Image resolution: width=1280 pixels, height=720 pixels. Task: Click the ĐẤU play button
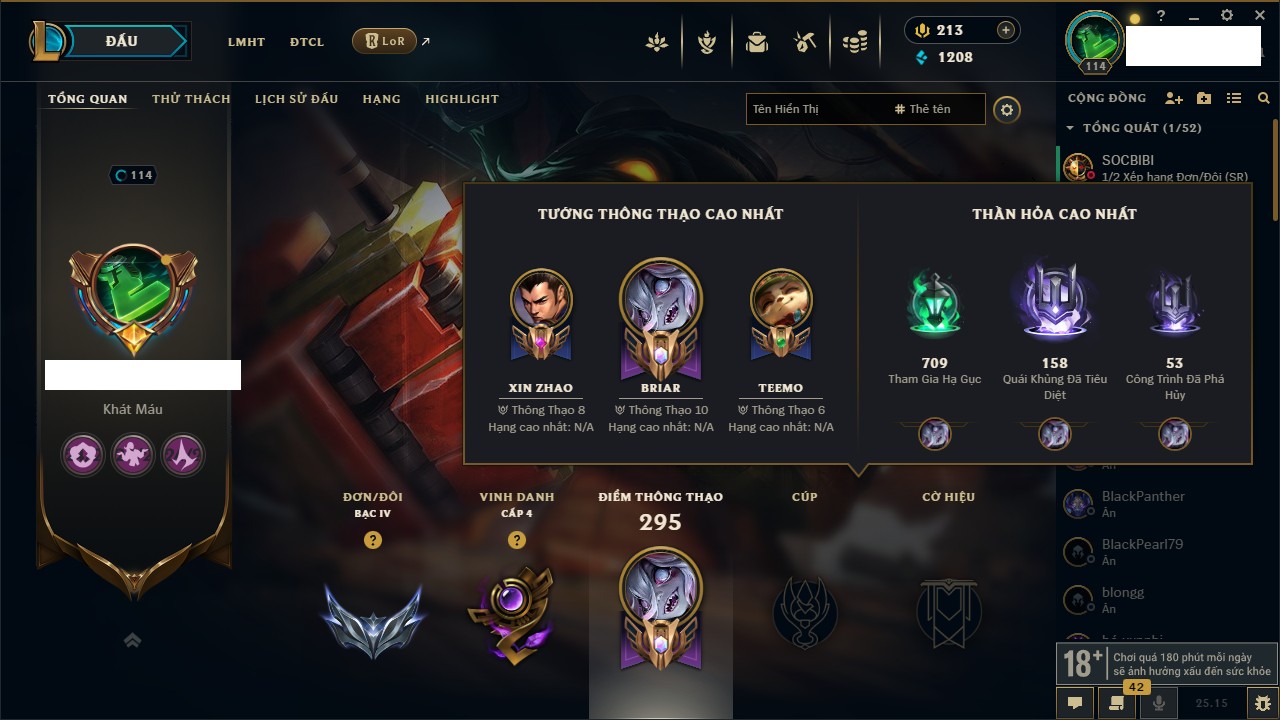point(120,41)
